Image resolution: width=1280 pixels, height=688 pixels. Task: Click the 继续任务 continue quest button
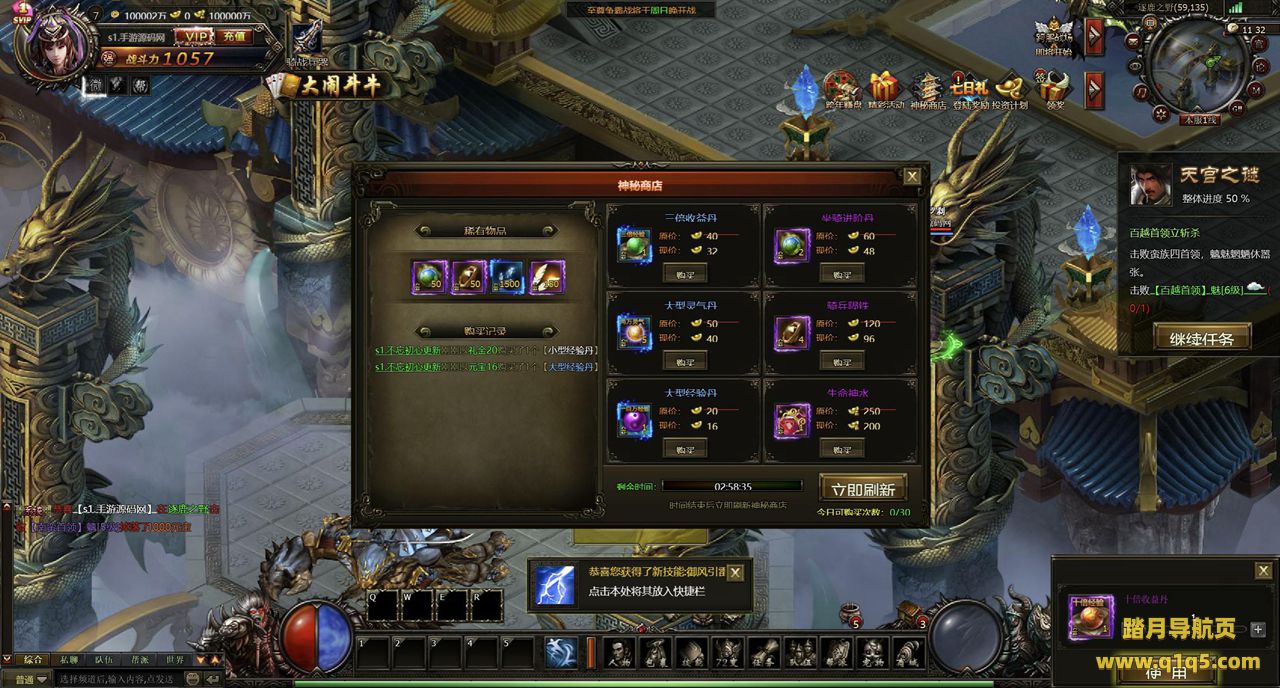click(x=1202, y=338)
